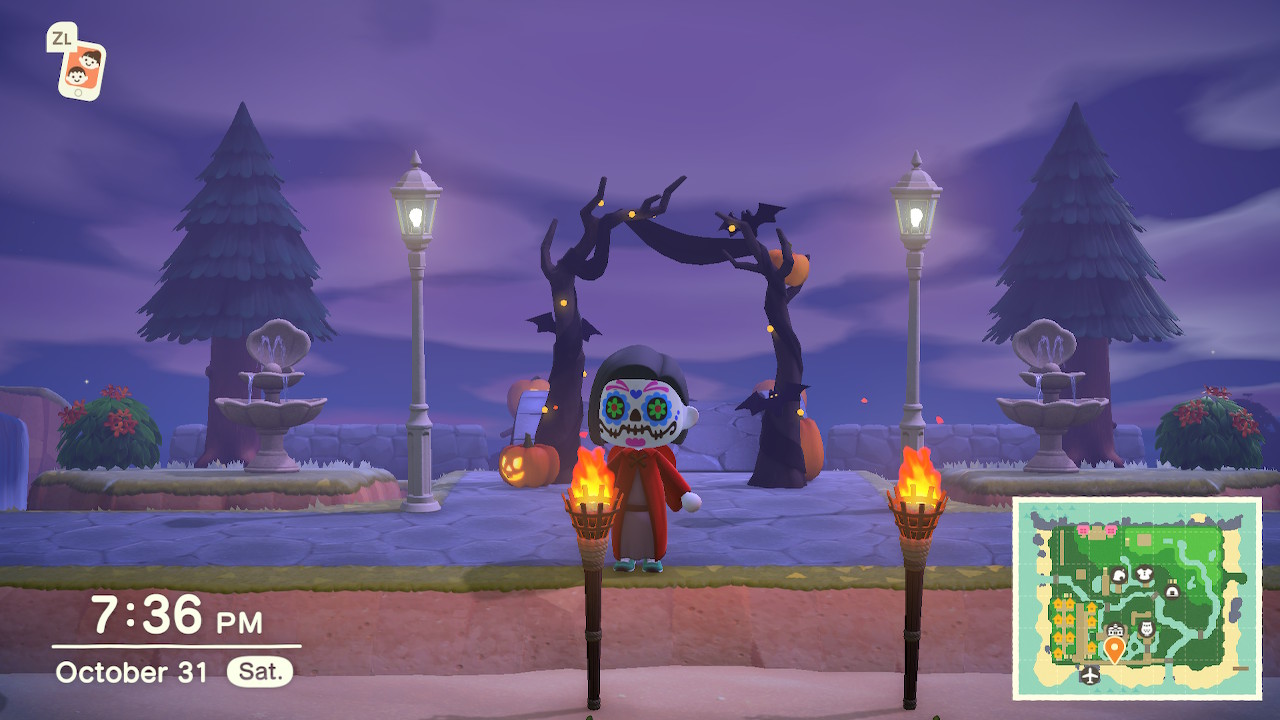Open the island minimap
This screenshot has height=720, width=1280.
1137,597
